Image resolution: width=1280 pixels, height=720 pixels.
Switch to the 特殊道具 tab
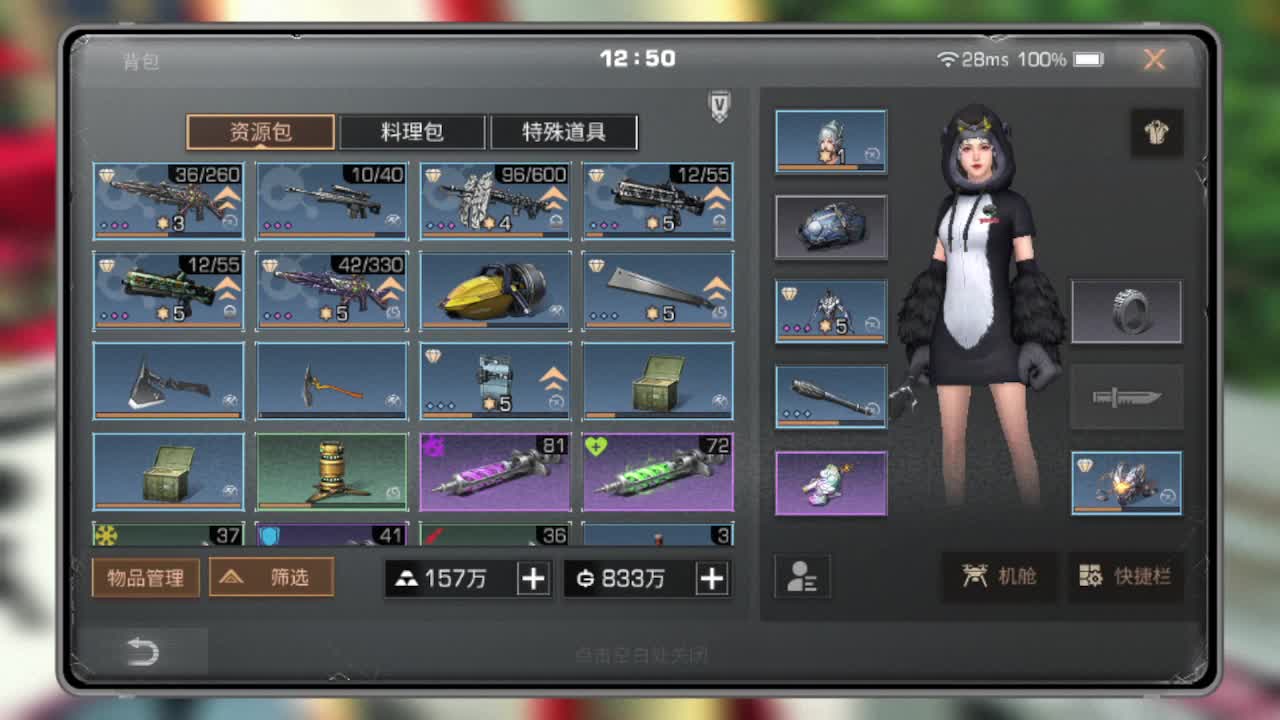[562, 132]
